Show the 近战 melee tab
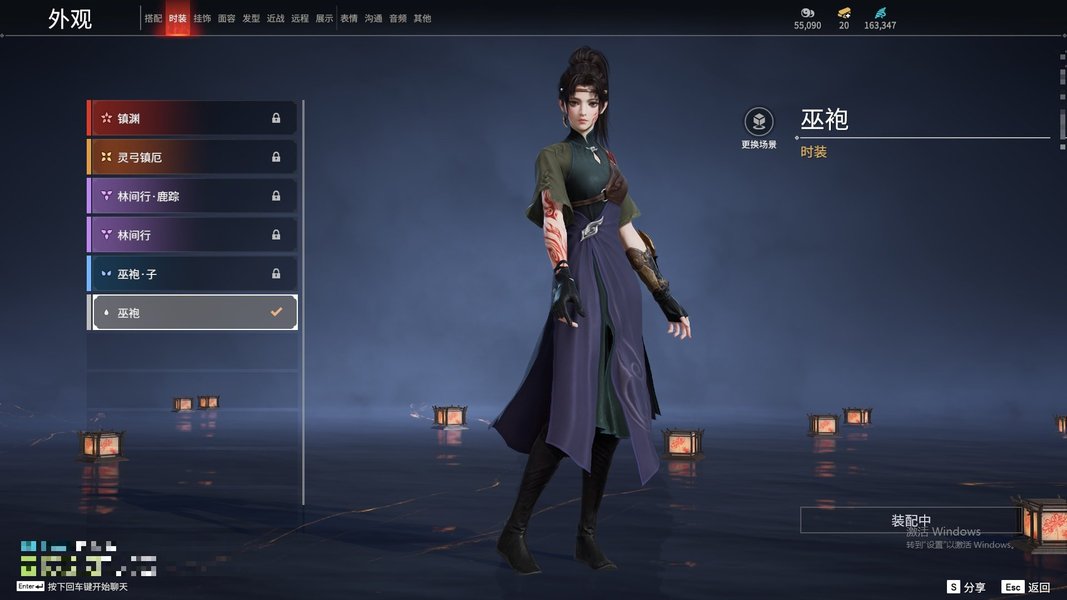The height and width of the screenshot is (600, 1067). (276, 19)
